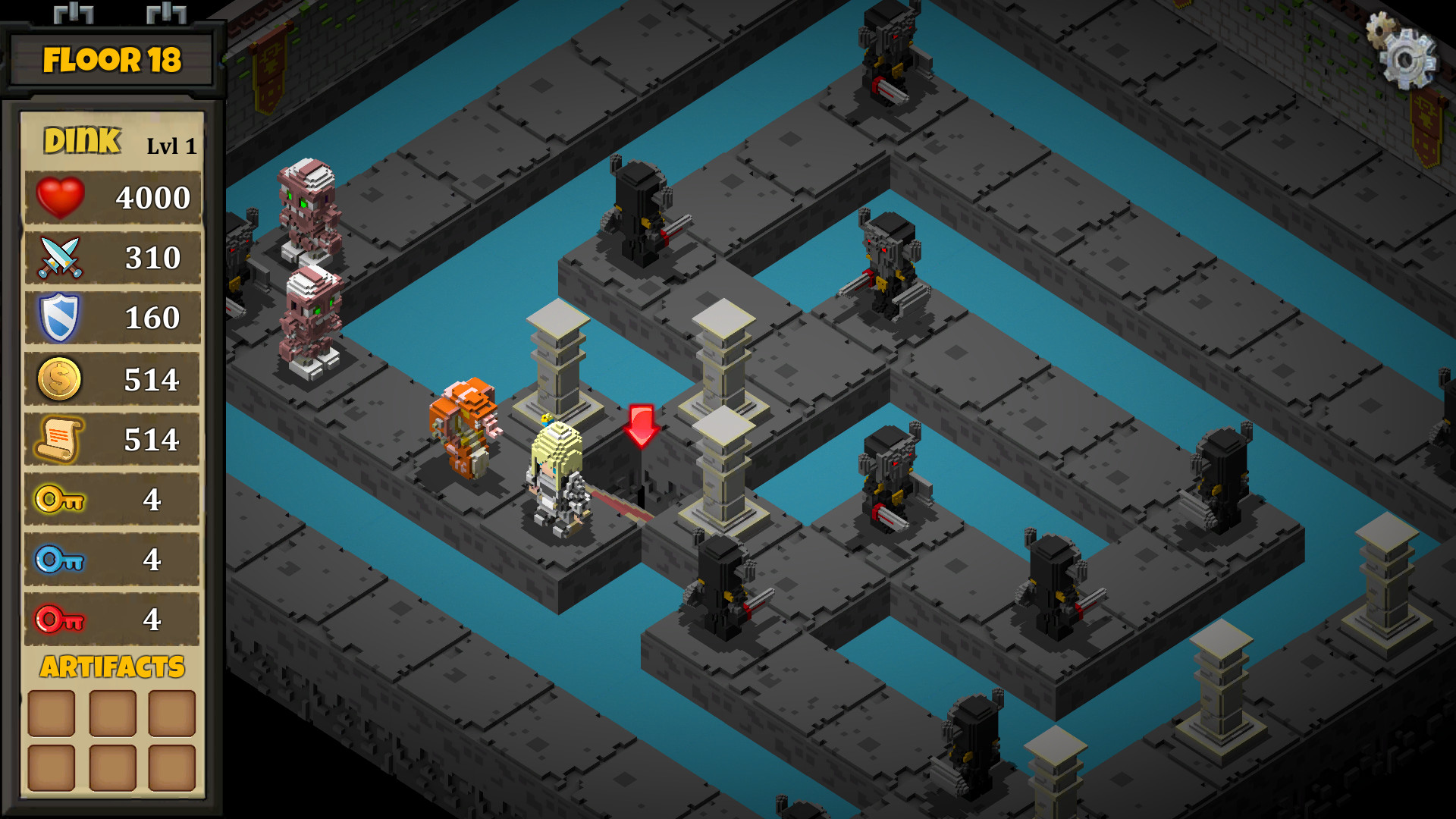Select the blue key icon
Viewport: 1456px width, 819px height.
[x=59, y=559]
